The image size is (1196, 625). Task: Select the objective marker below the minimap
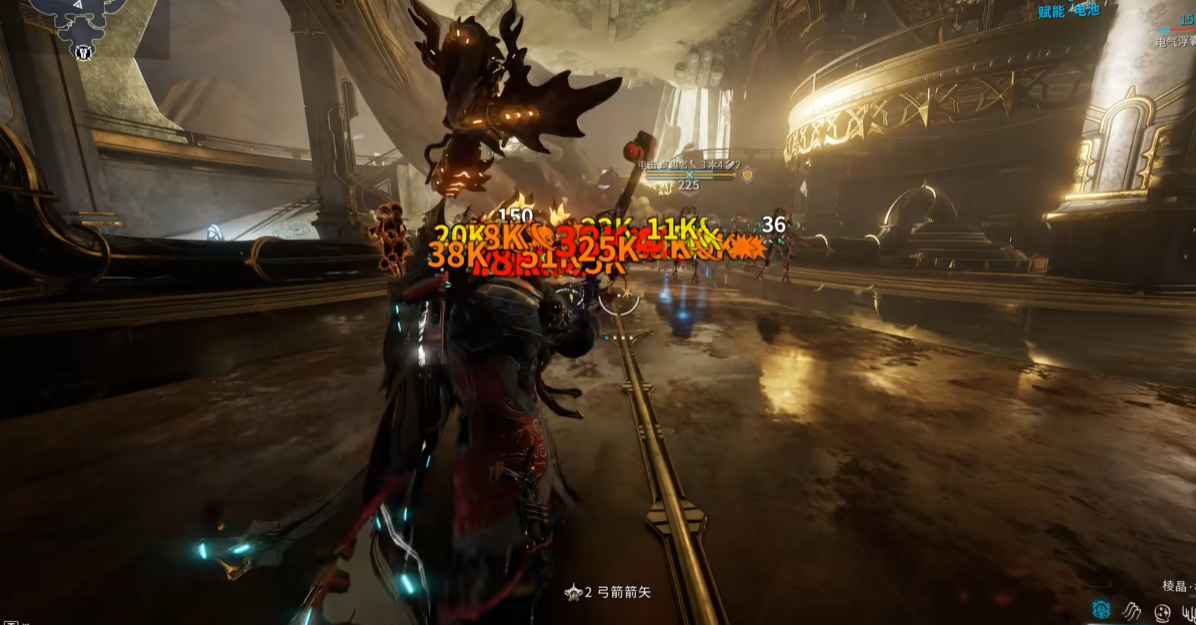click(84, 53)
